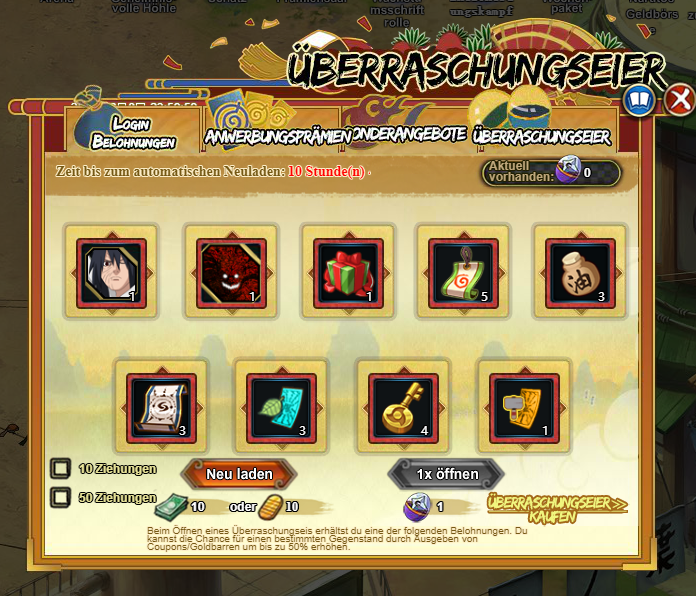
Task: Select the Überraschungseier tab
Action: click(540, 134)
